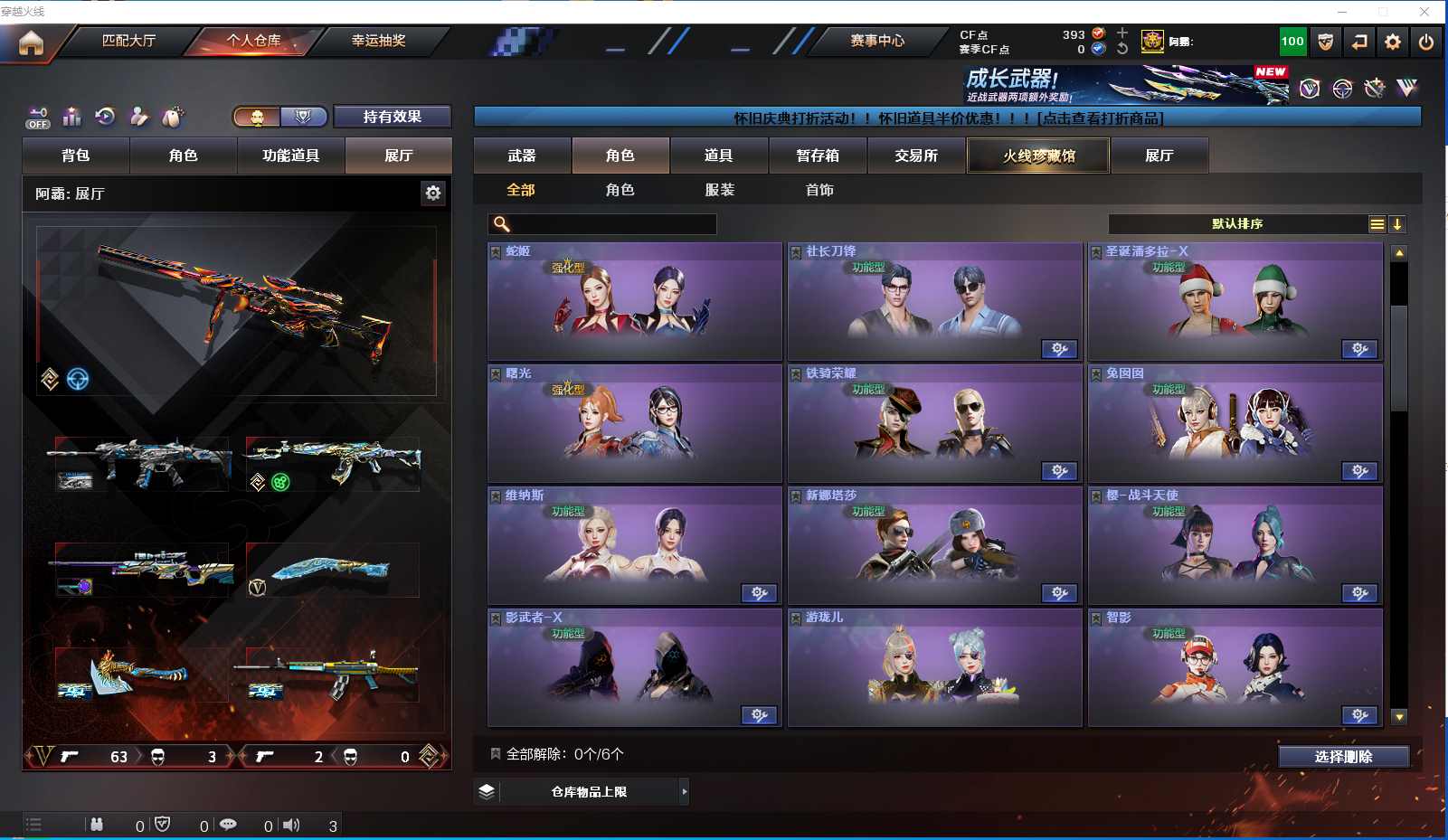Open the 赛事中心 tournament center

click(876, 41)
